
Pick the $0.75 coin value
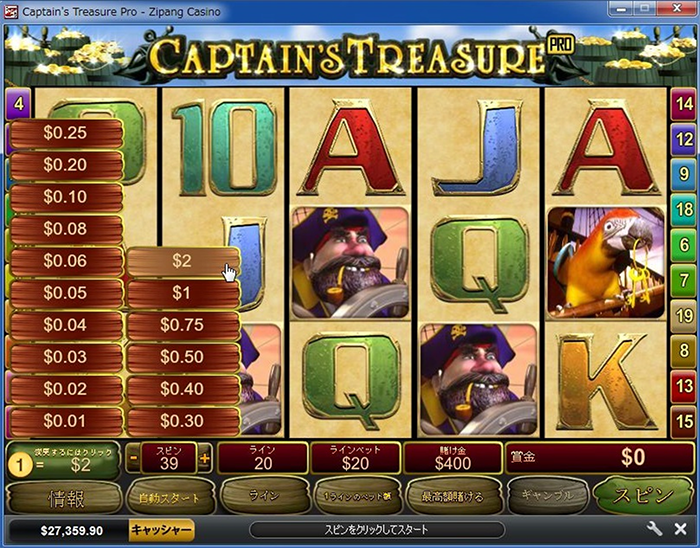point(182,325)
